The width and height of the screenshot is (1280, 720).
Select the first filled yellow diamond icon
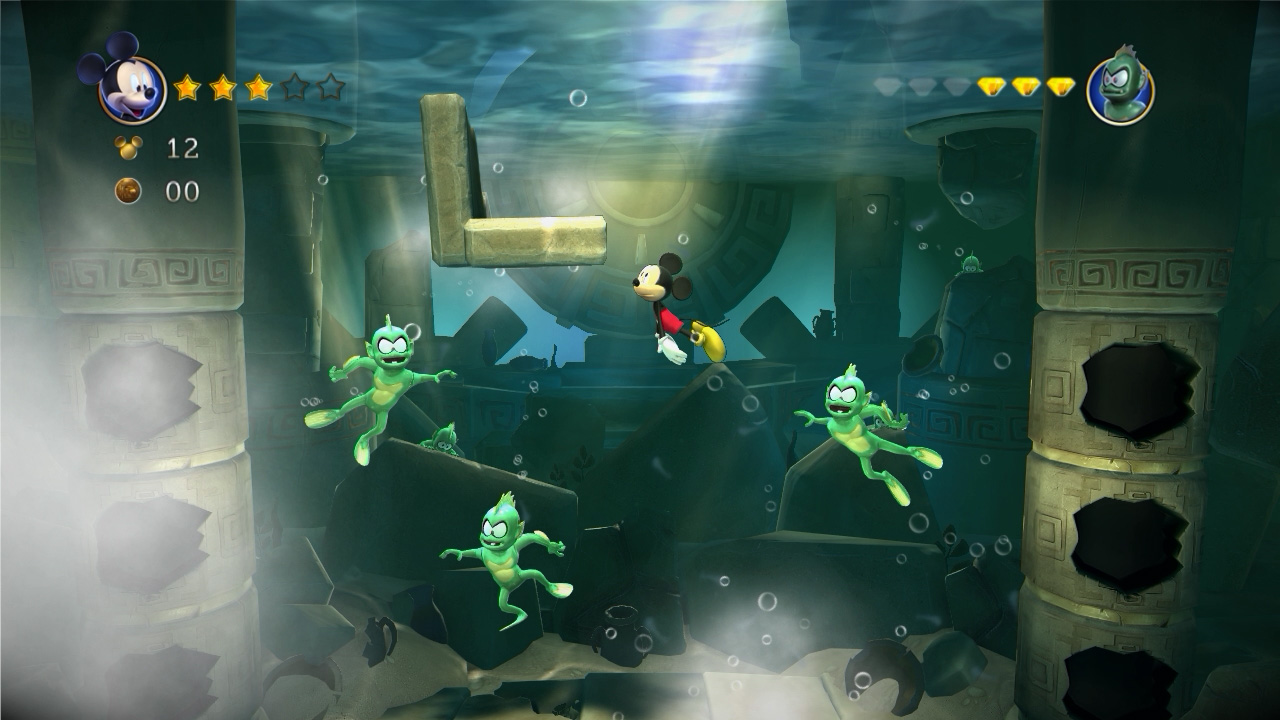tap(990, 85)
